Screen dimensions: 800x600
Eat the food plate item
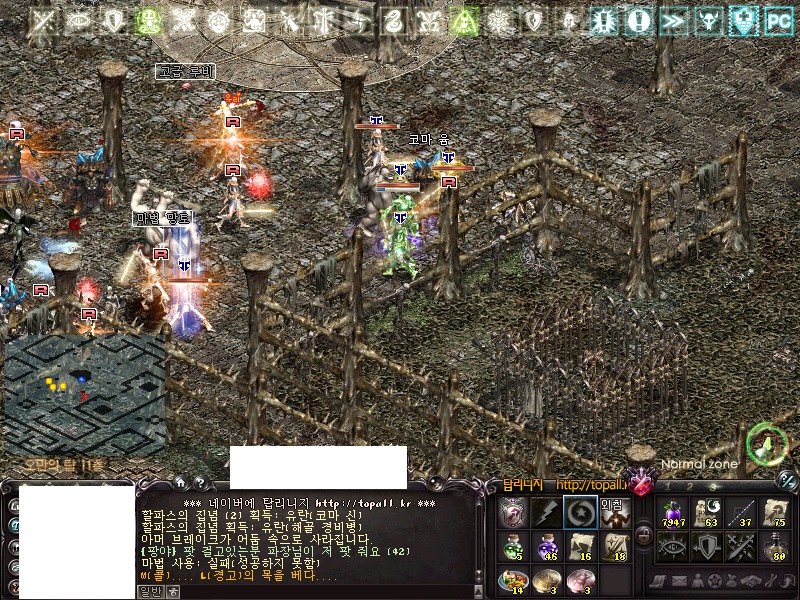click(512, 579)
